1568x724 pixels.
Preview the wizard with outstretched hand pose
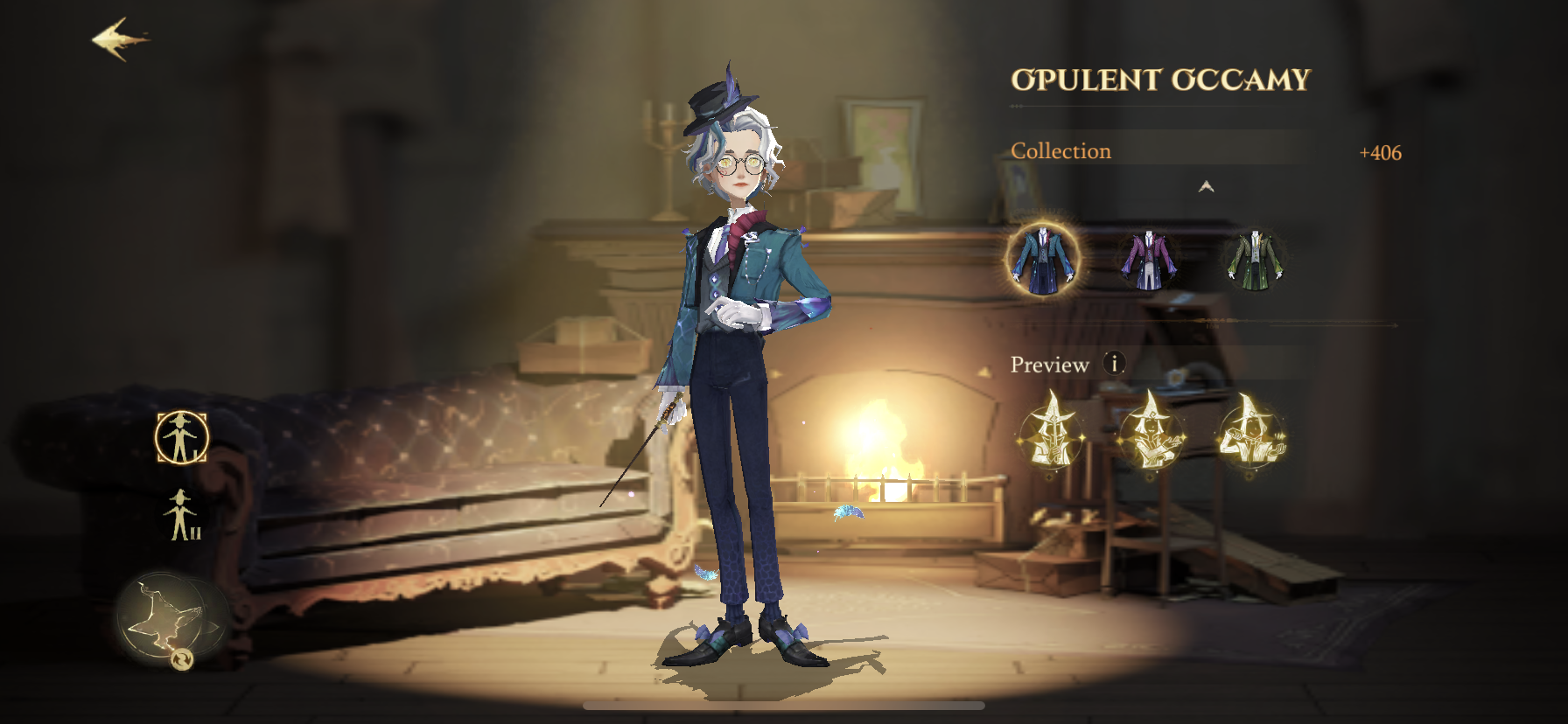pyautogui.click(x=1151, y=433)
